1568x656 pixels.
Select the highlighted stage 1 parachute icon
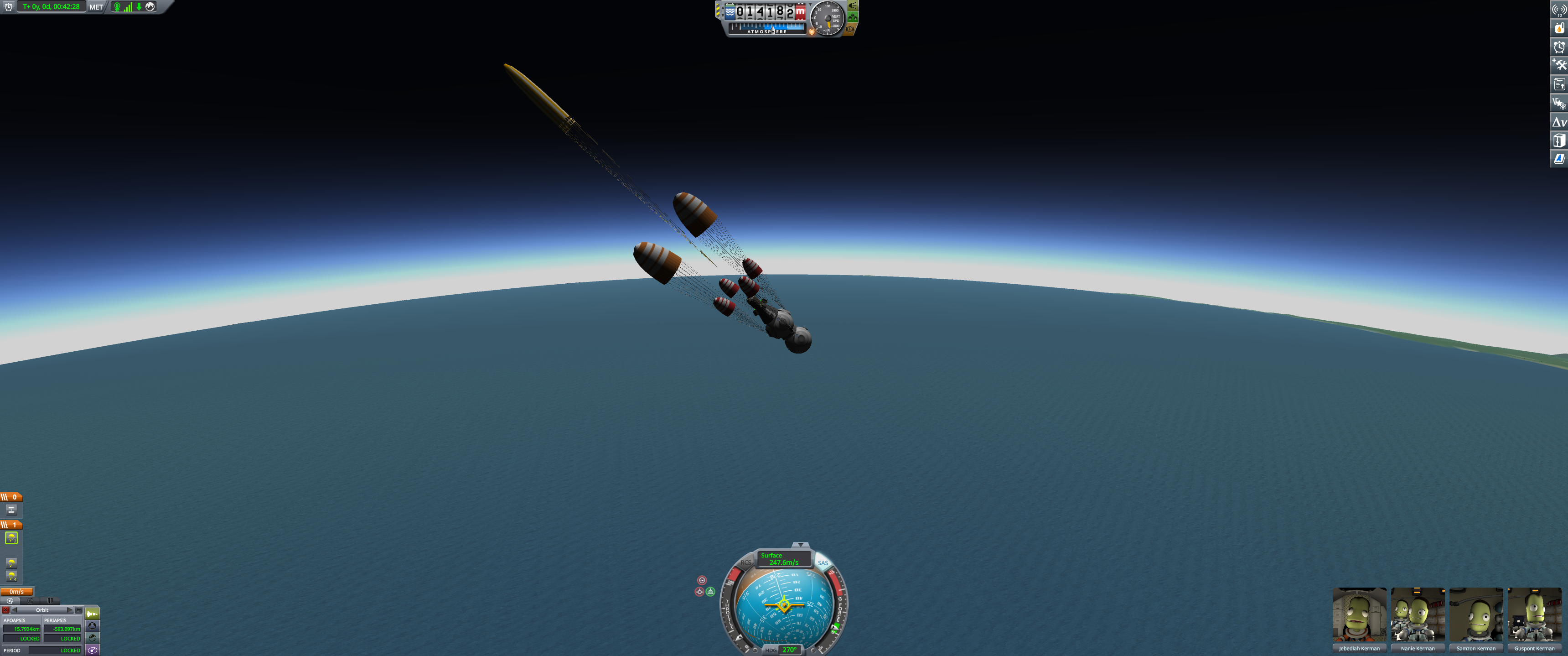pos(11,538)
